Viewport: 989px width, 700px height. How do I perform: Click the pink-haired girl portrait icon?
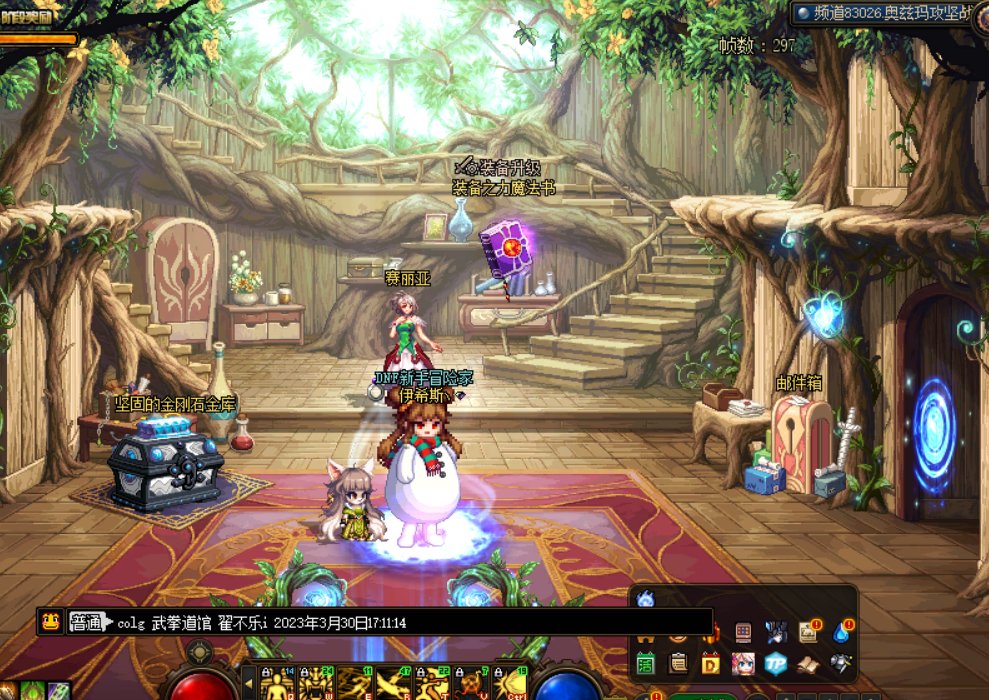click(743, 663)
